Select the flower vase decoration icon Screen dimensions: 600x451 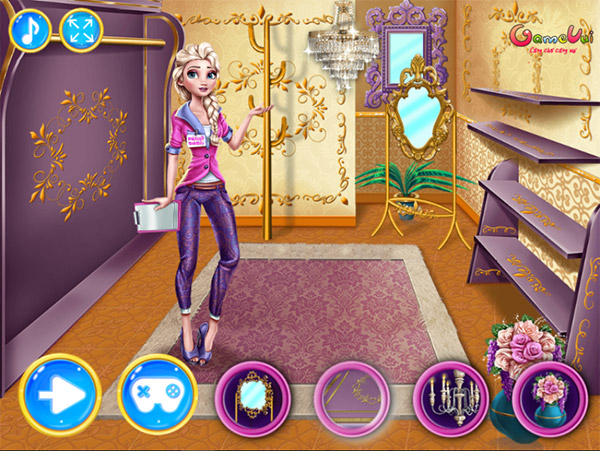point(546,390)
